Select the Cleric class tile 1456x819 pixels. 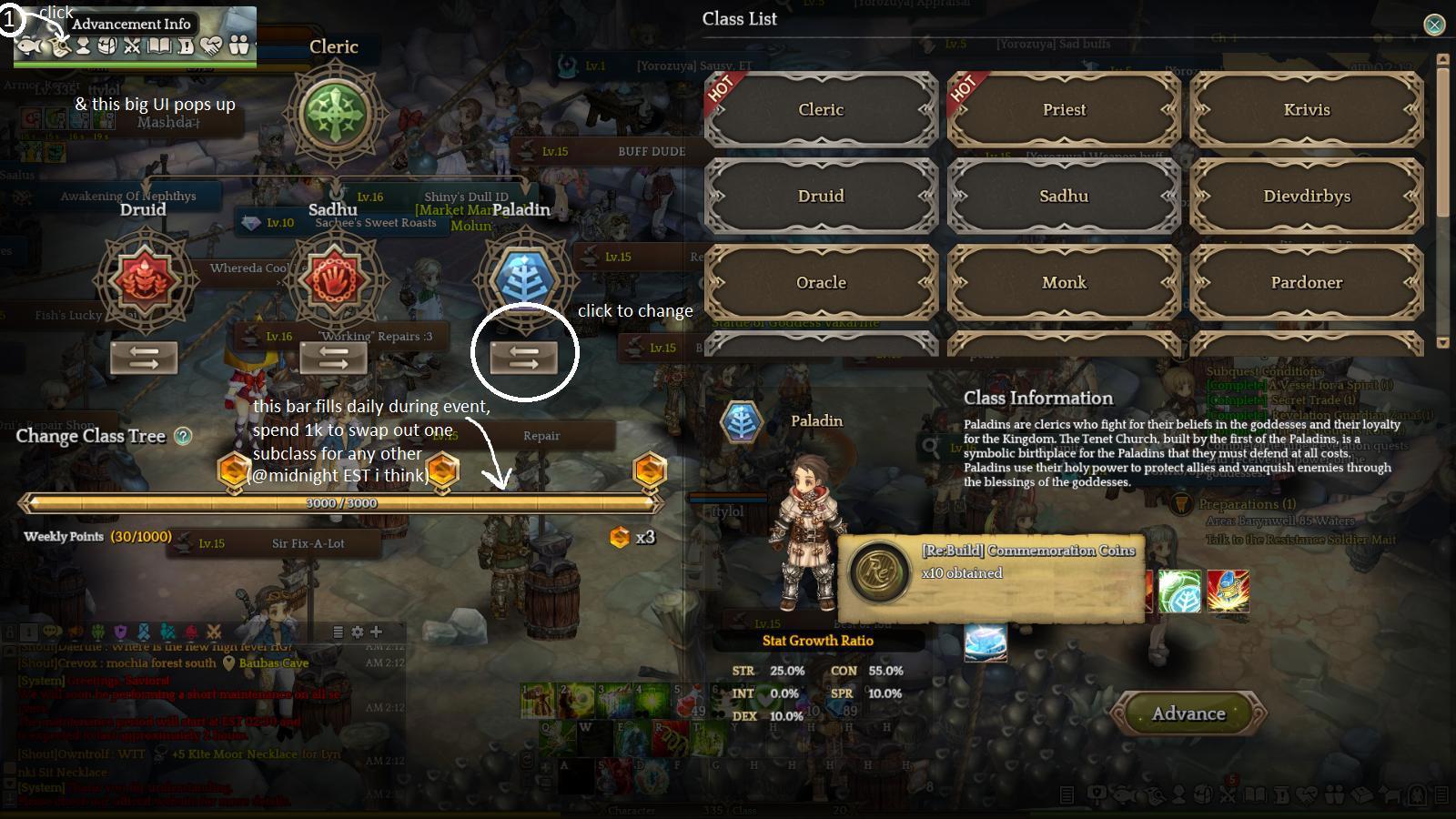pyautogui.click(x=821, y=109)
